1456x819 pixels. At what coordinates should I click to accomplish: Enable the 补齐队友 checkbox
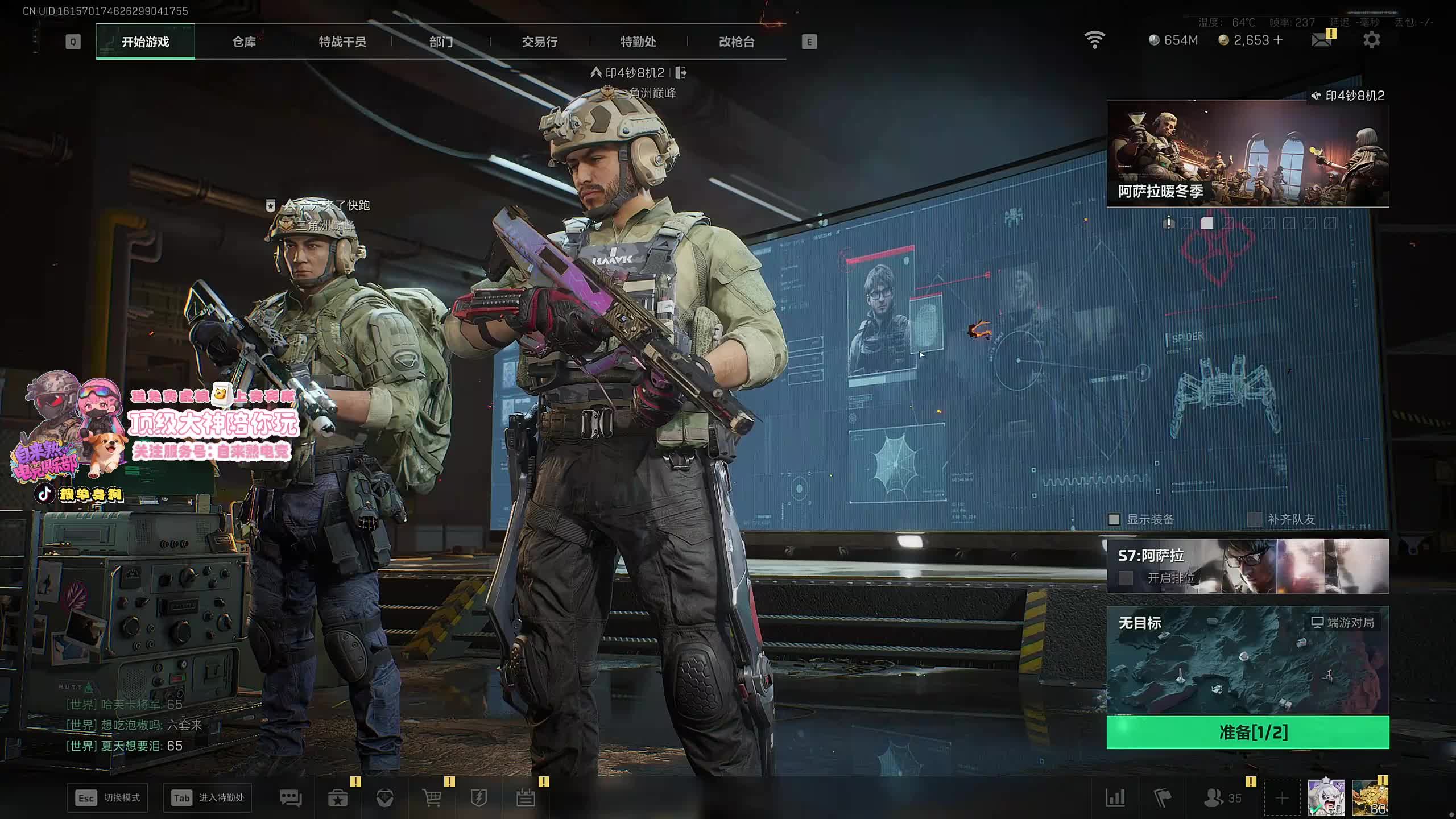pyautogui.click(x=1254, y=519)
